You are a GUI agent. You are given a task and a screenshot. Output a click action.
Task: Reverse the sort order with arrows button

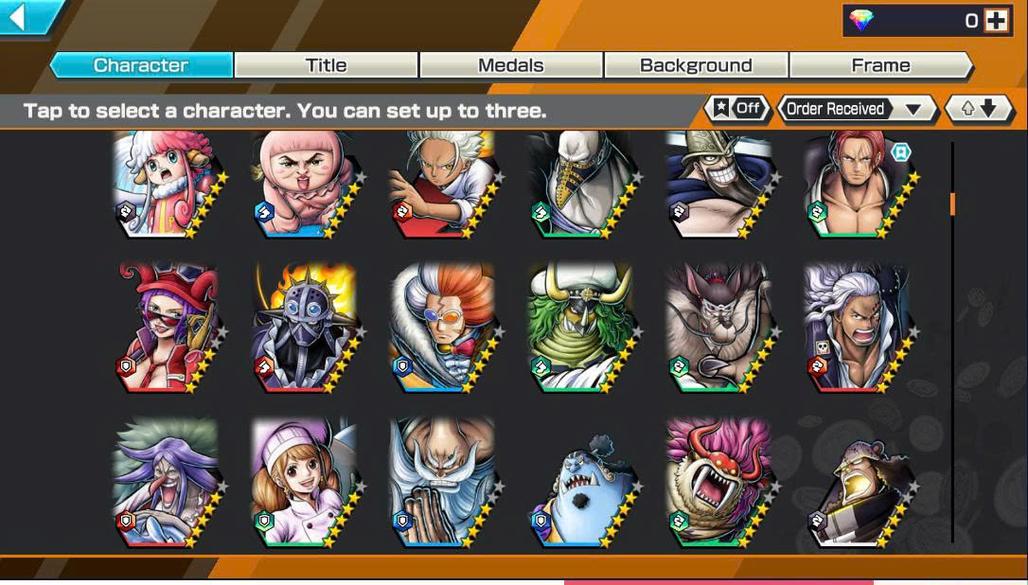point(973,109)
